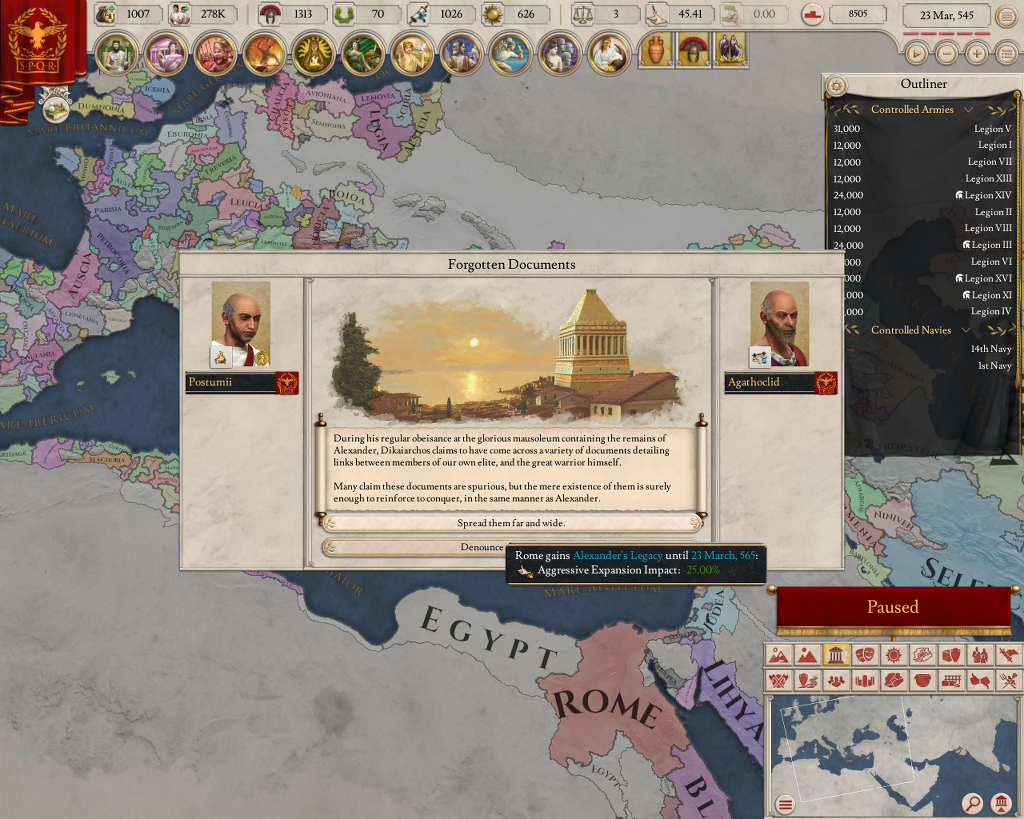Select the 14th Navy in outliner
The image size is (1024, 819).
click(990, 349)
